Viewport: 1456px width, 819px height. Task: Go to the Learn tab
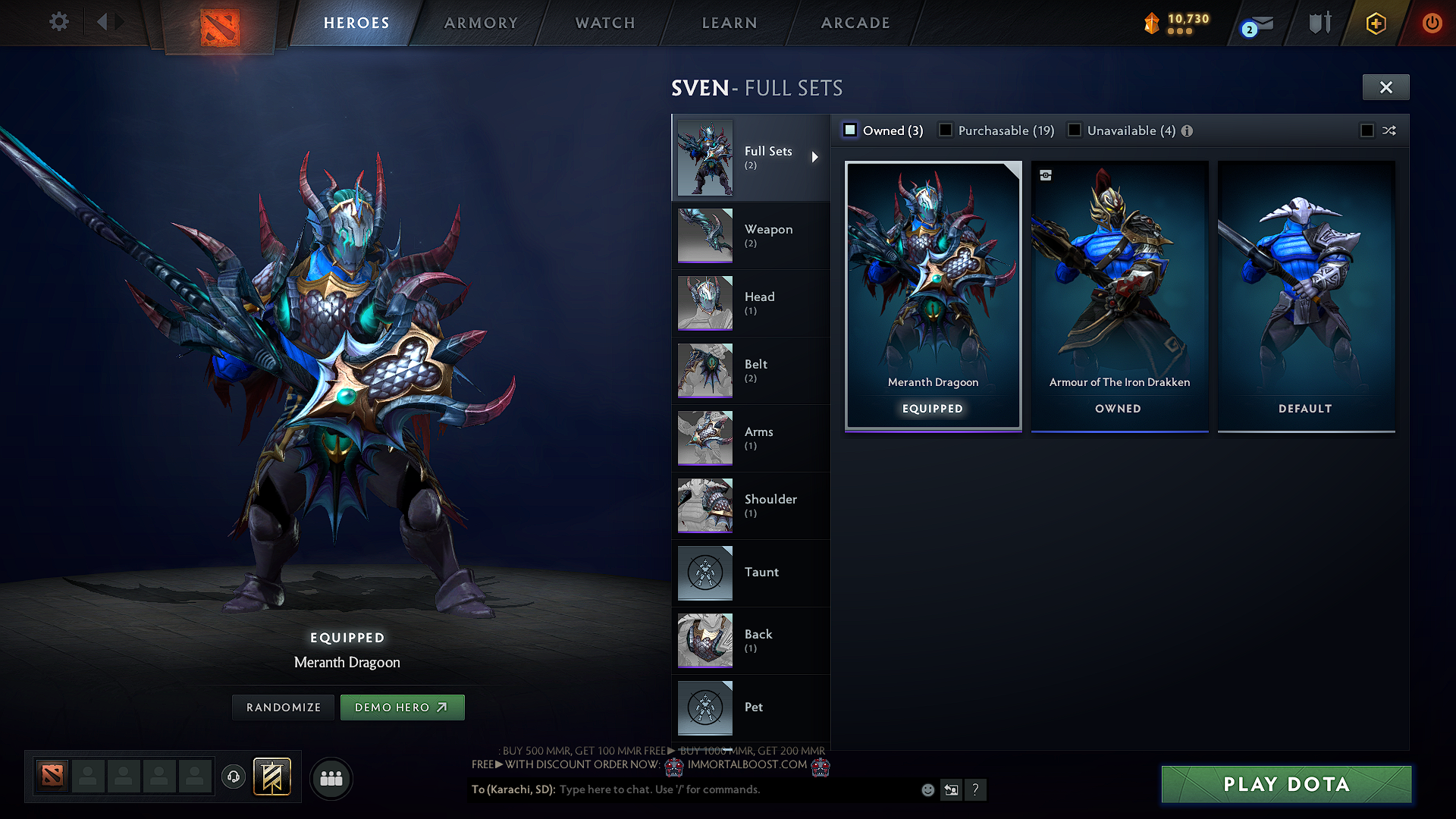coord(730,23)
